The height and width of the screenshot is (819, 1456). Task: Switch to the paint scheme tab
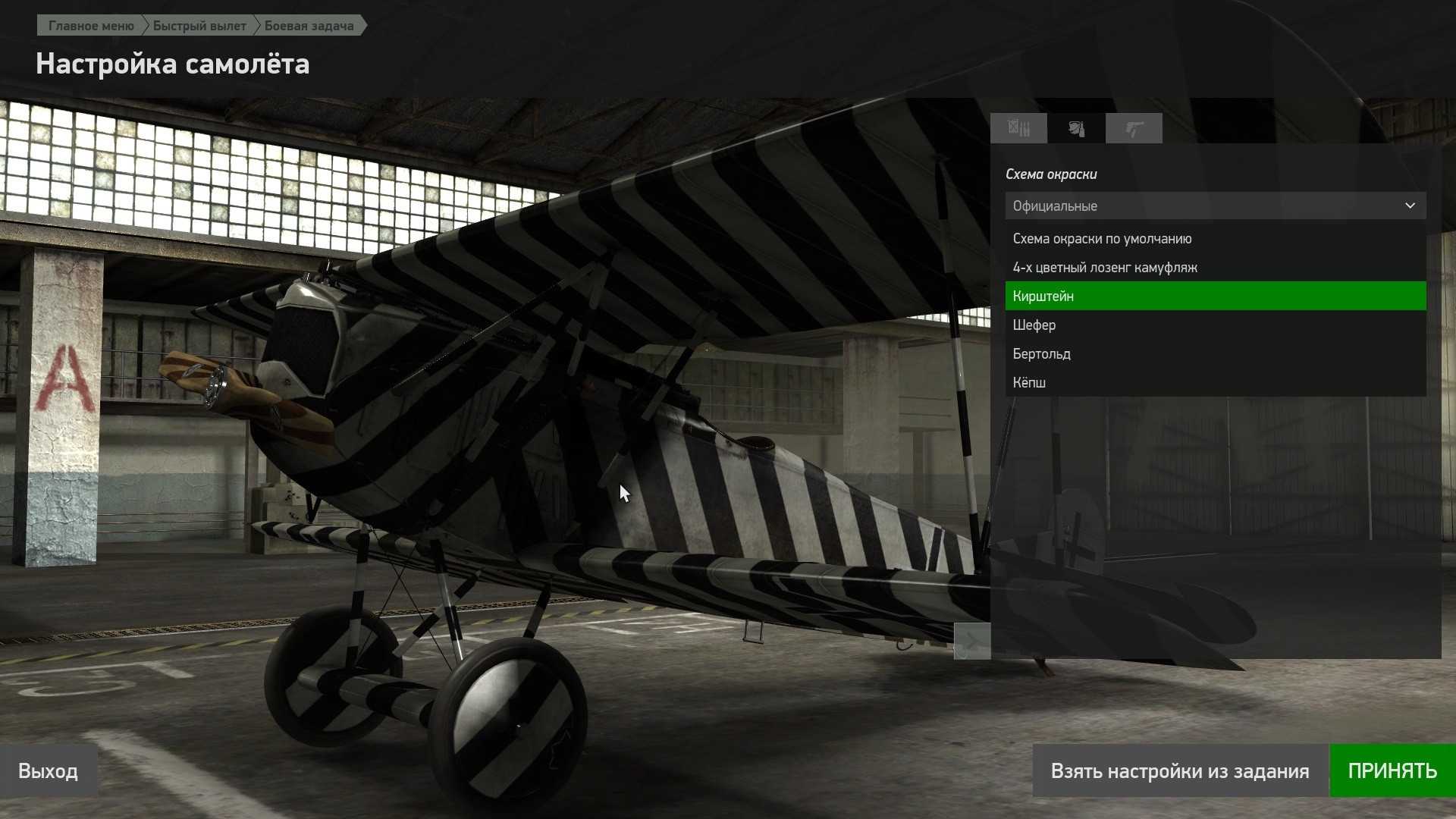(1076, 128)
